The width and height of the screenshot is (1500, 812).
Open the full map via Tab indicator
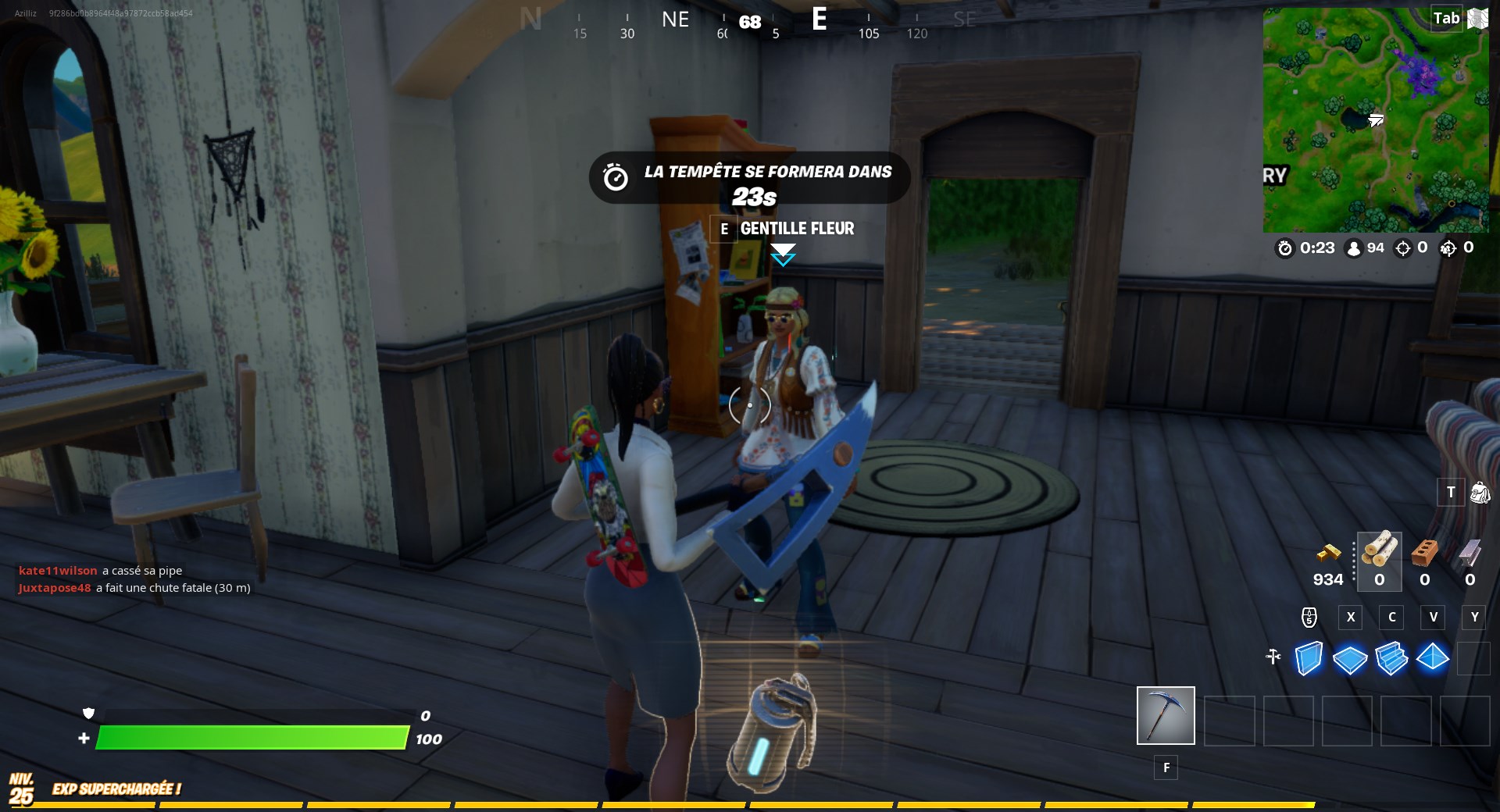point(1447,17)
